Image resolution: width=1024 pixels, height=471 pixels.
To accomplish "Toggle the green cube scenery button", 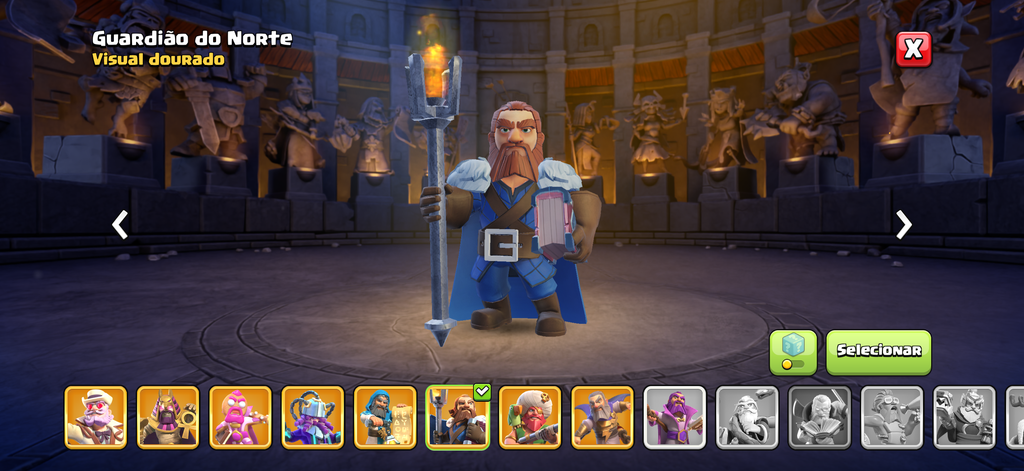I will tap(792, 351).
